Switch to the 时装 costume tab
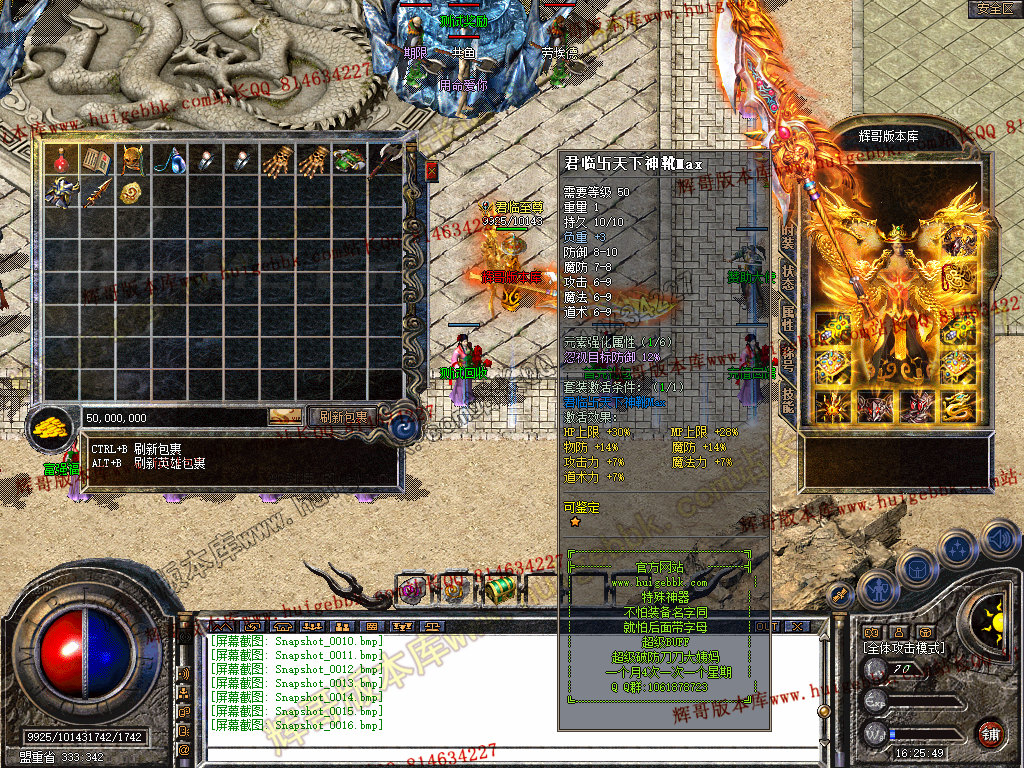Image resolution: width=1024 pixels, height=768 pixels. [788, 237]
